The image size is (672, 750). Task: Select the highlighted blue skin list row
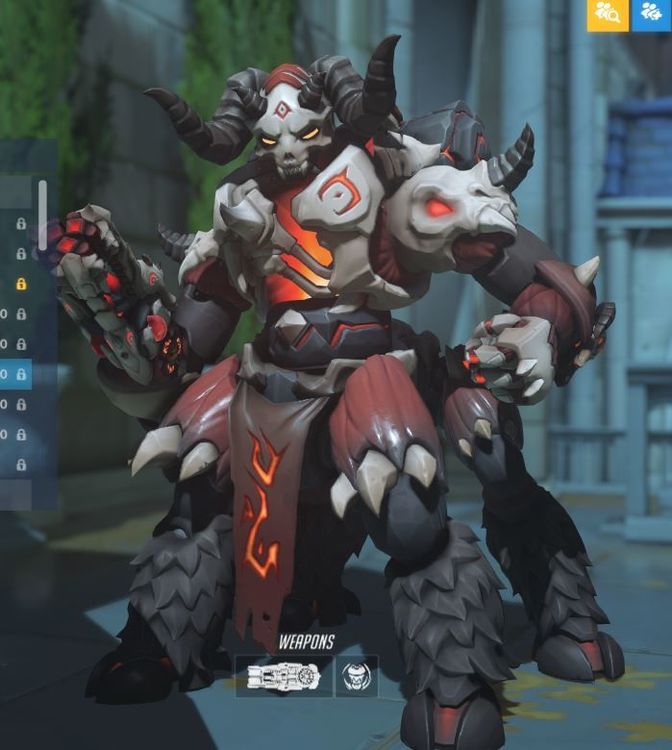point(16,374)
